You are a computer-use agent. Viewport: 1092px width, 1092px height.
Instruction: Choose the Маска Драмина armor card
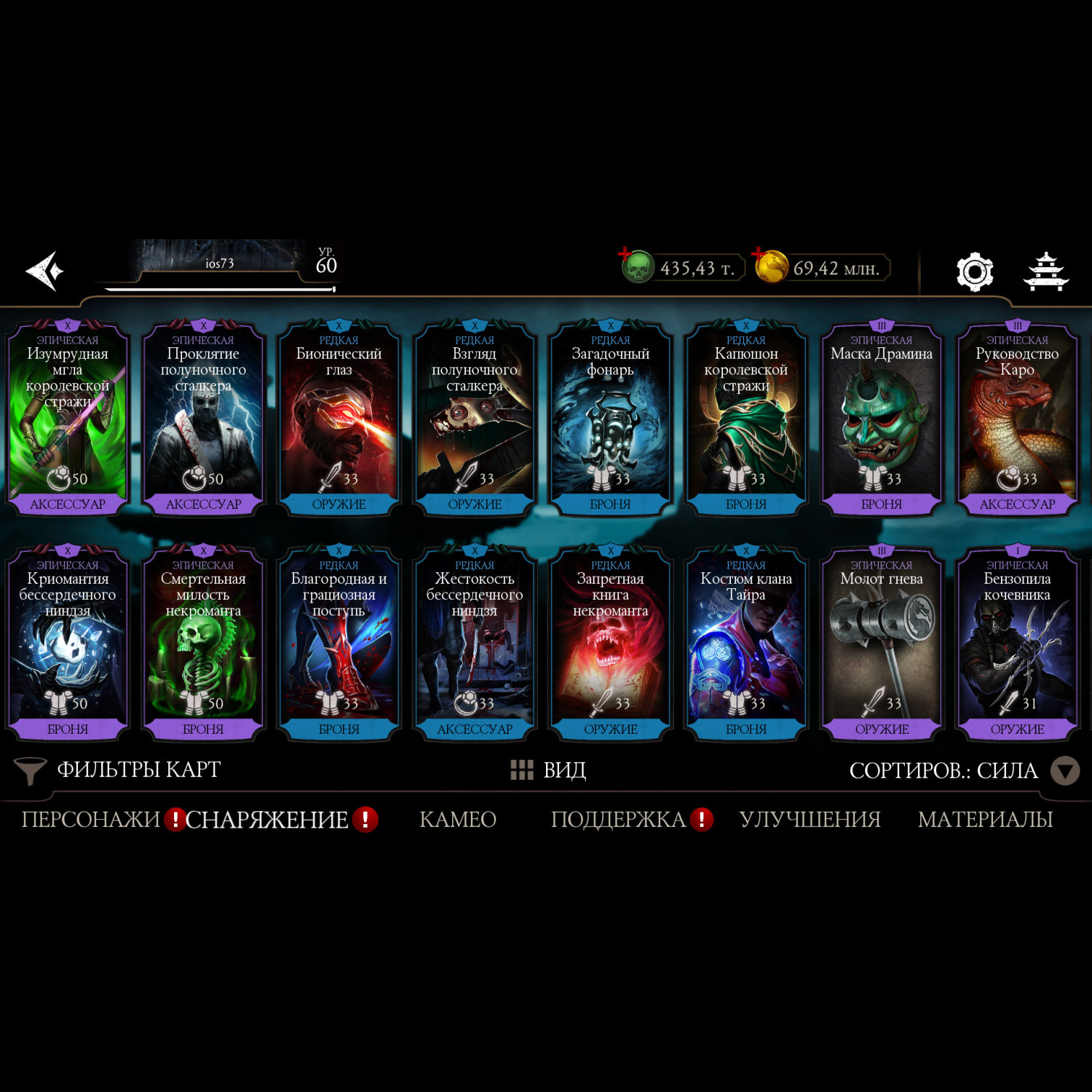(x=882, y=419)
